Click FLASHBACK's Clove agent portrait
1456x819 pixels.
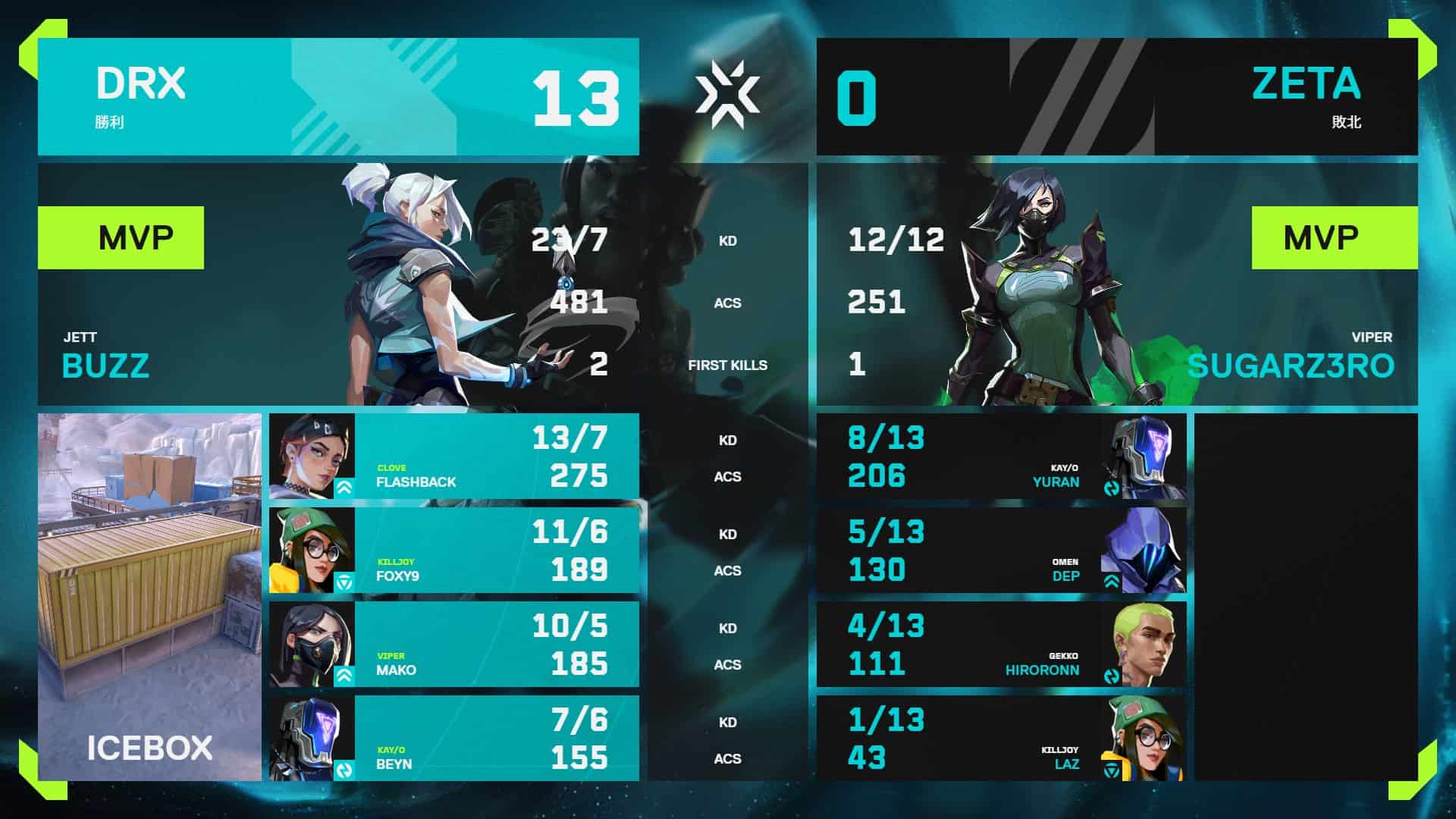[x=311, y=455]
